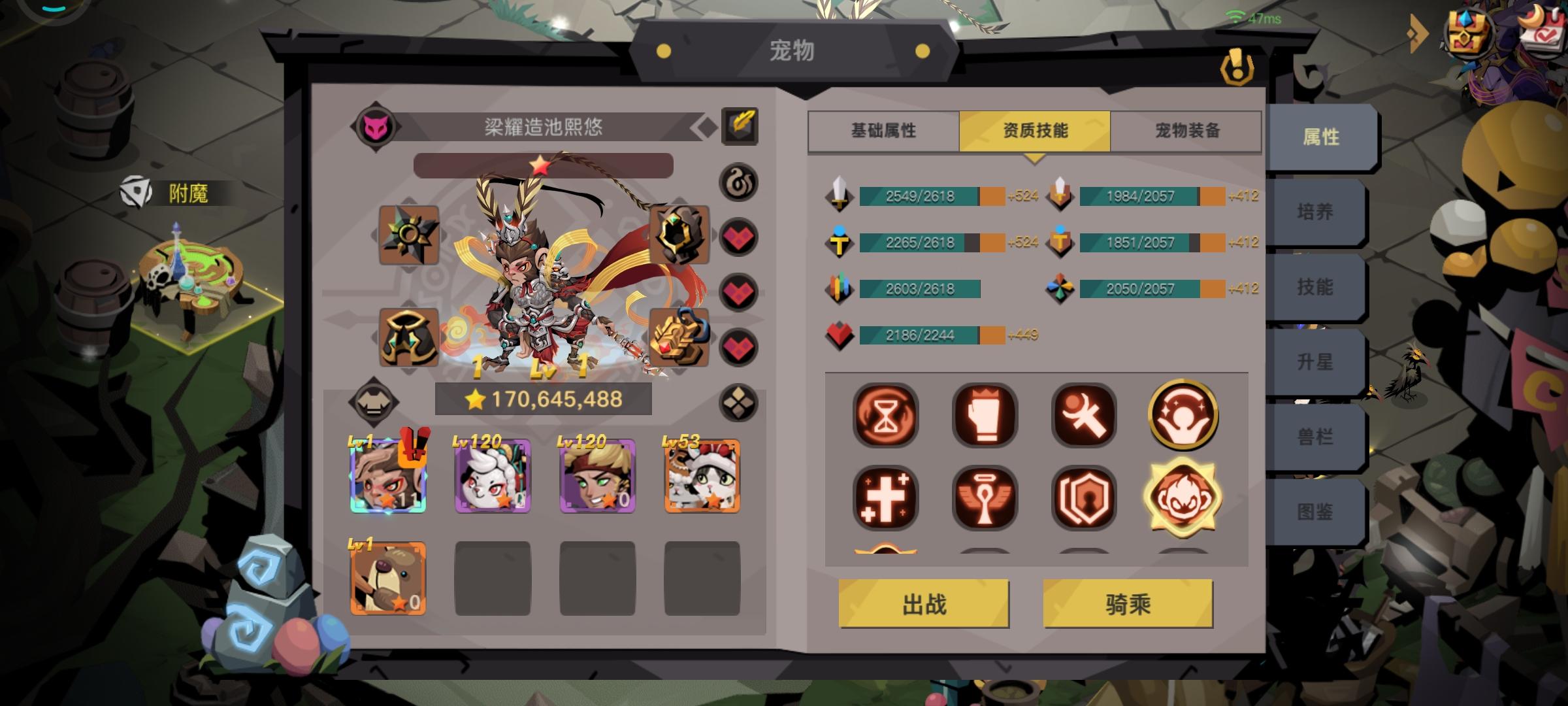Click the shield lock skill icon
Image resolution: width=1568 pixels, height=706 pixels.
1084,499
